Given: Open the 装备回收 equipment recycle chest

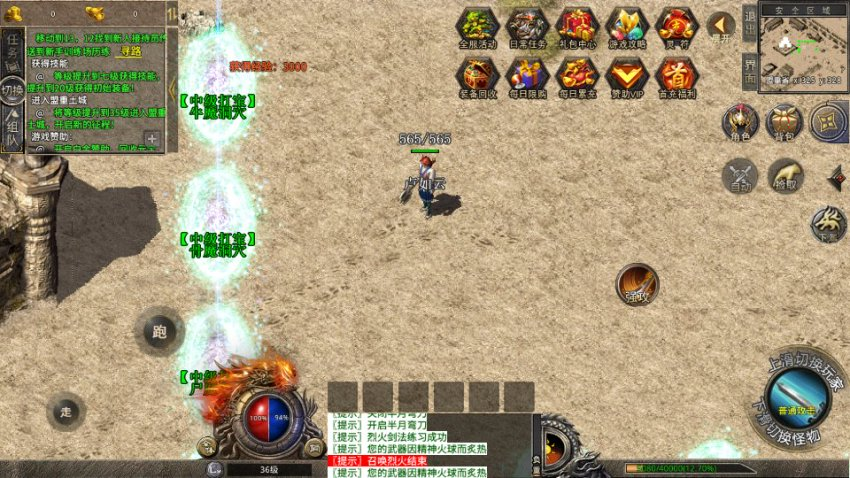Looking at the screenshot, I should click(x=477, y=77).
